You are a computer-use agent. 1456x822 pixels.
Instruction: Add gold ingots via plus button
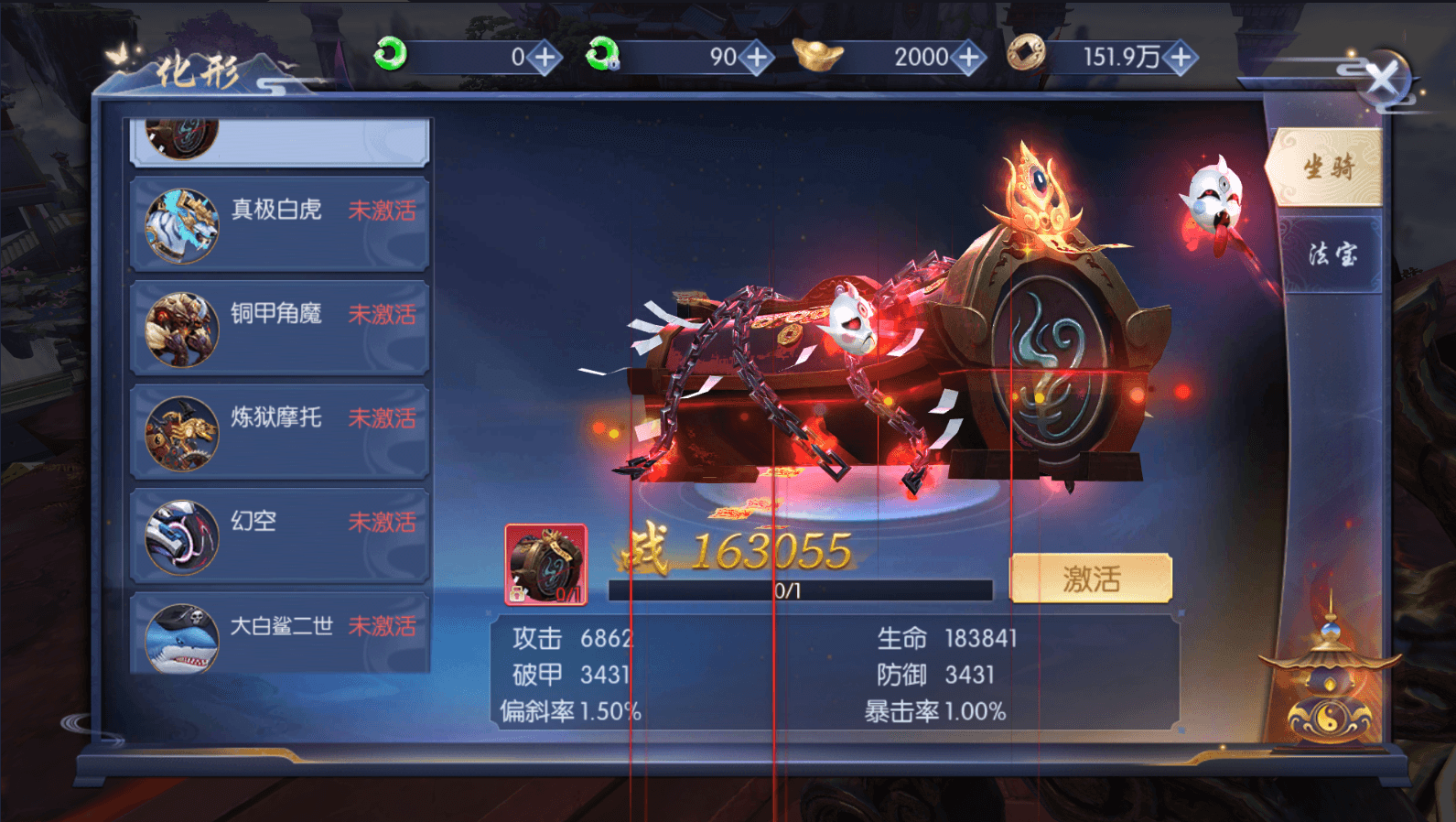(967, 57)
